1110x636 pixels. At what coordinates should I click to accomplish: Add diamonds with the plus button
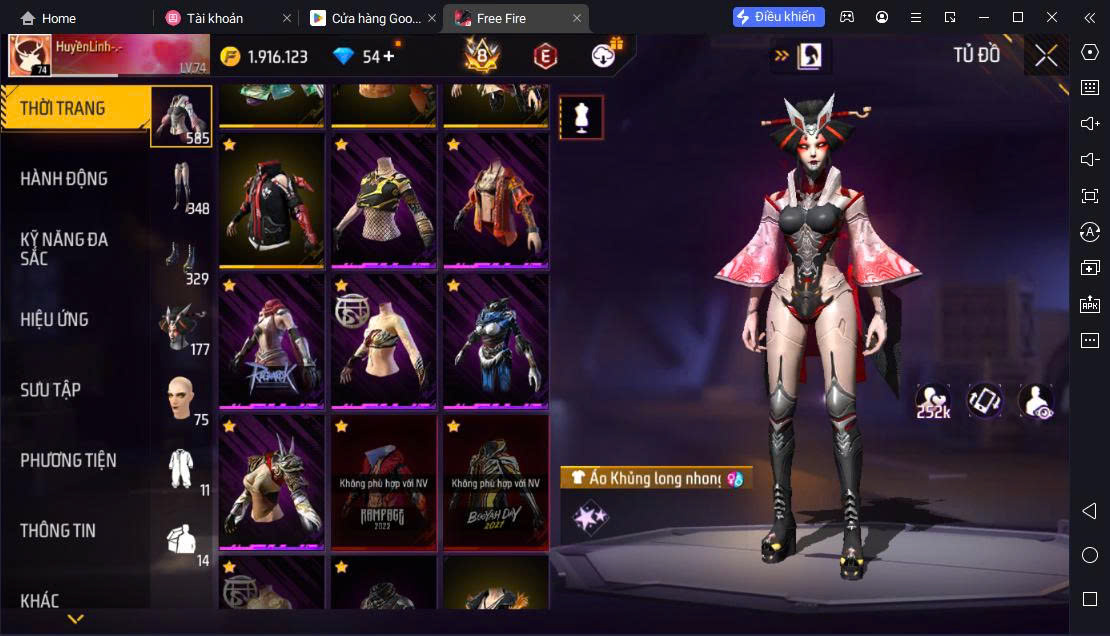click(389, 56)
